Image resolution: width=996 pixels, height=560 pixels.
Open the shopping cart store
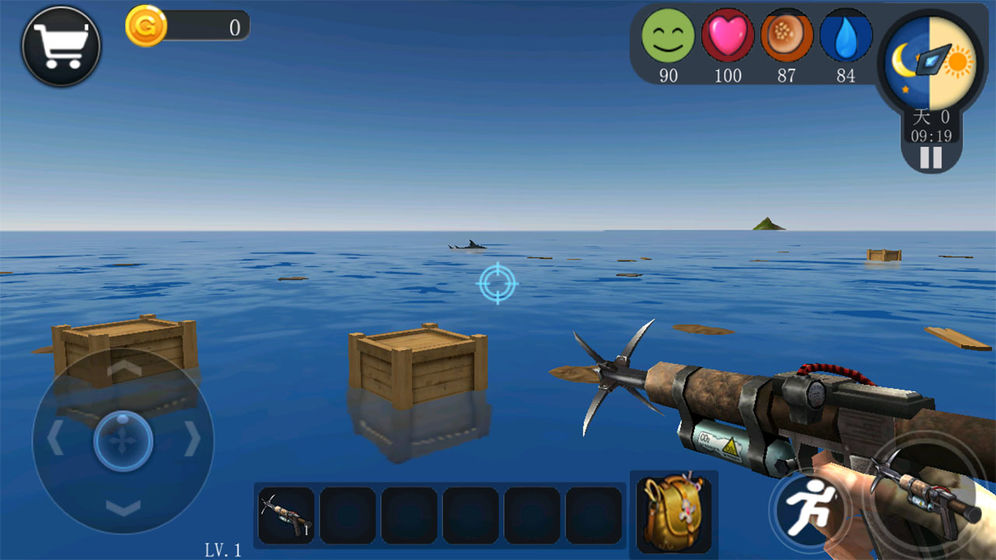(60, 46)
